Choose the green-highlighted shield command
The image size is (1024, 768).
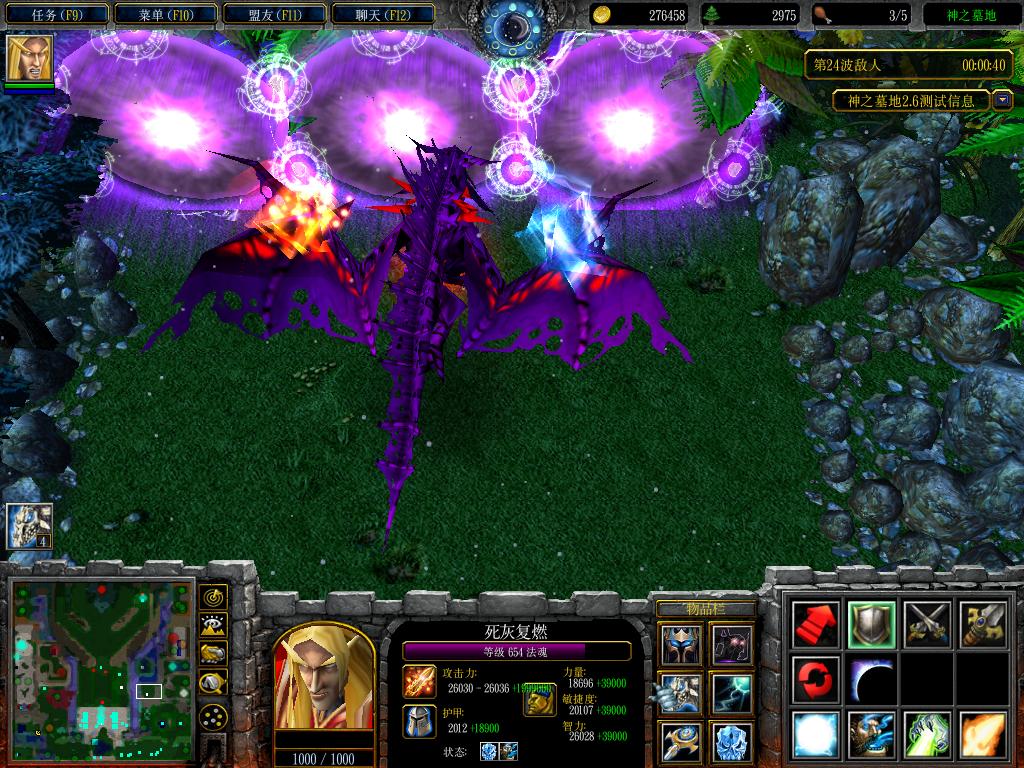click(871, 625)
